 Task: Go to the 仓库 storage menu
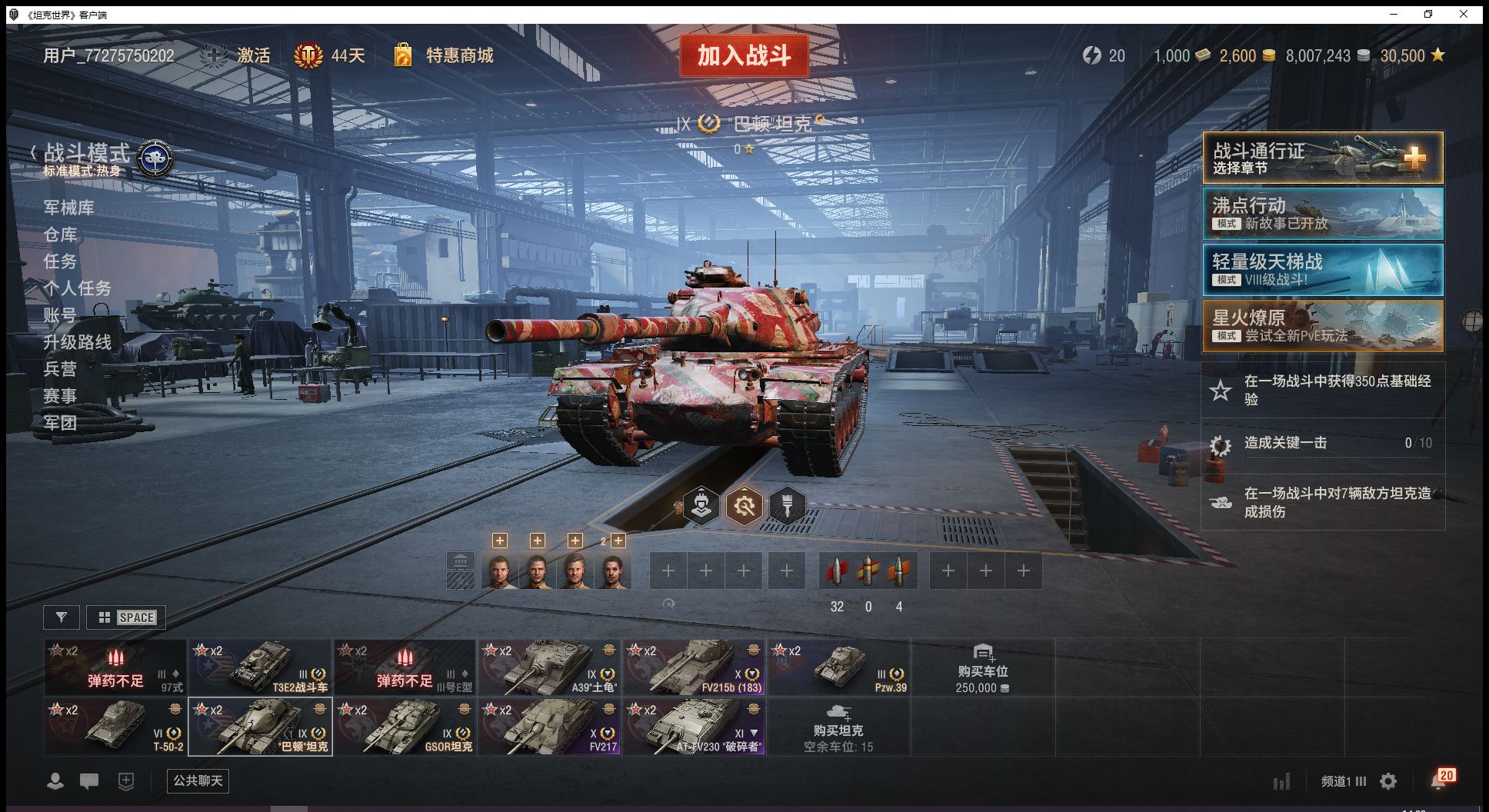point(60,235)
